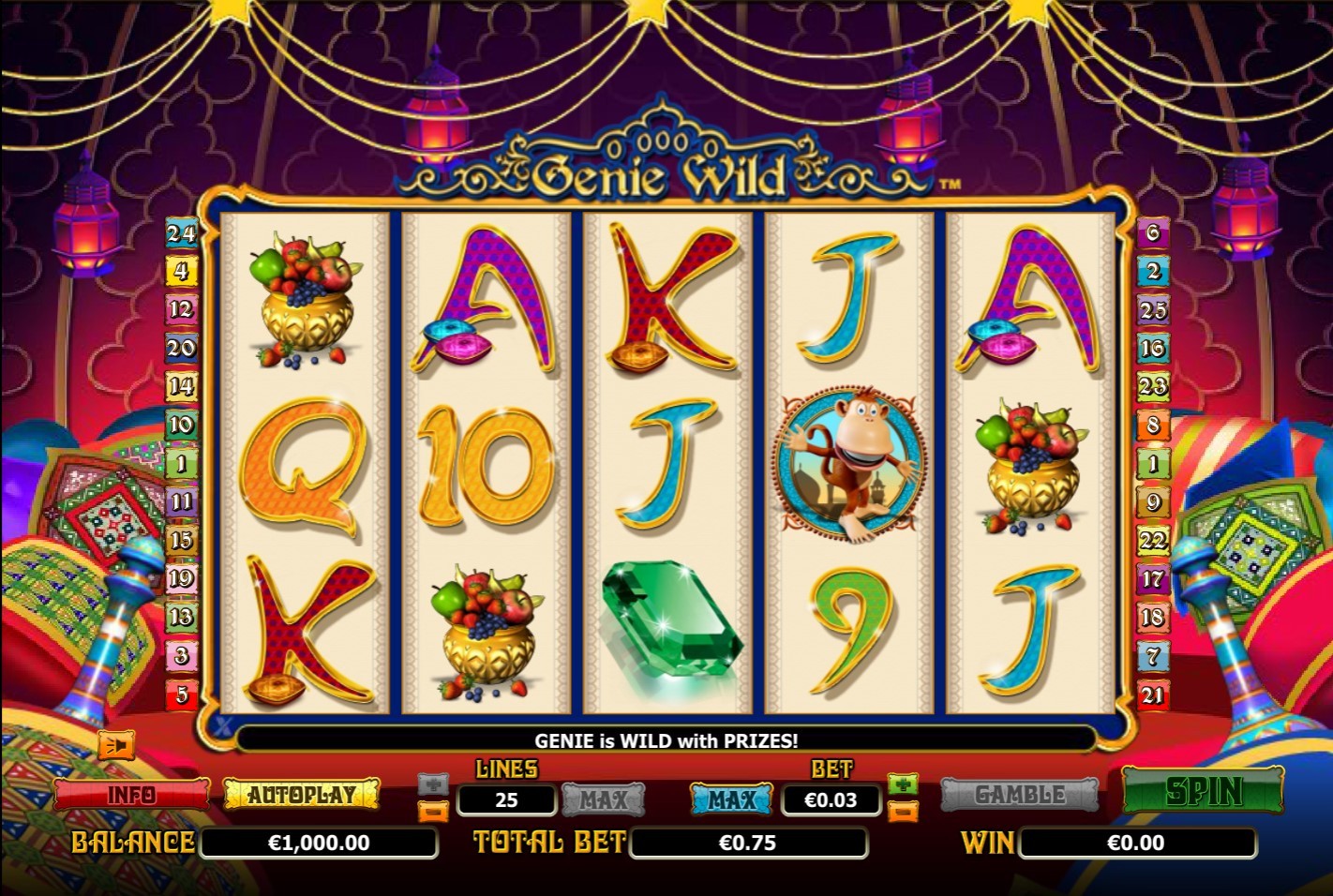Select max lines with the grey MAX button
1333x896 pixels.
tap(603, 799)
